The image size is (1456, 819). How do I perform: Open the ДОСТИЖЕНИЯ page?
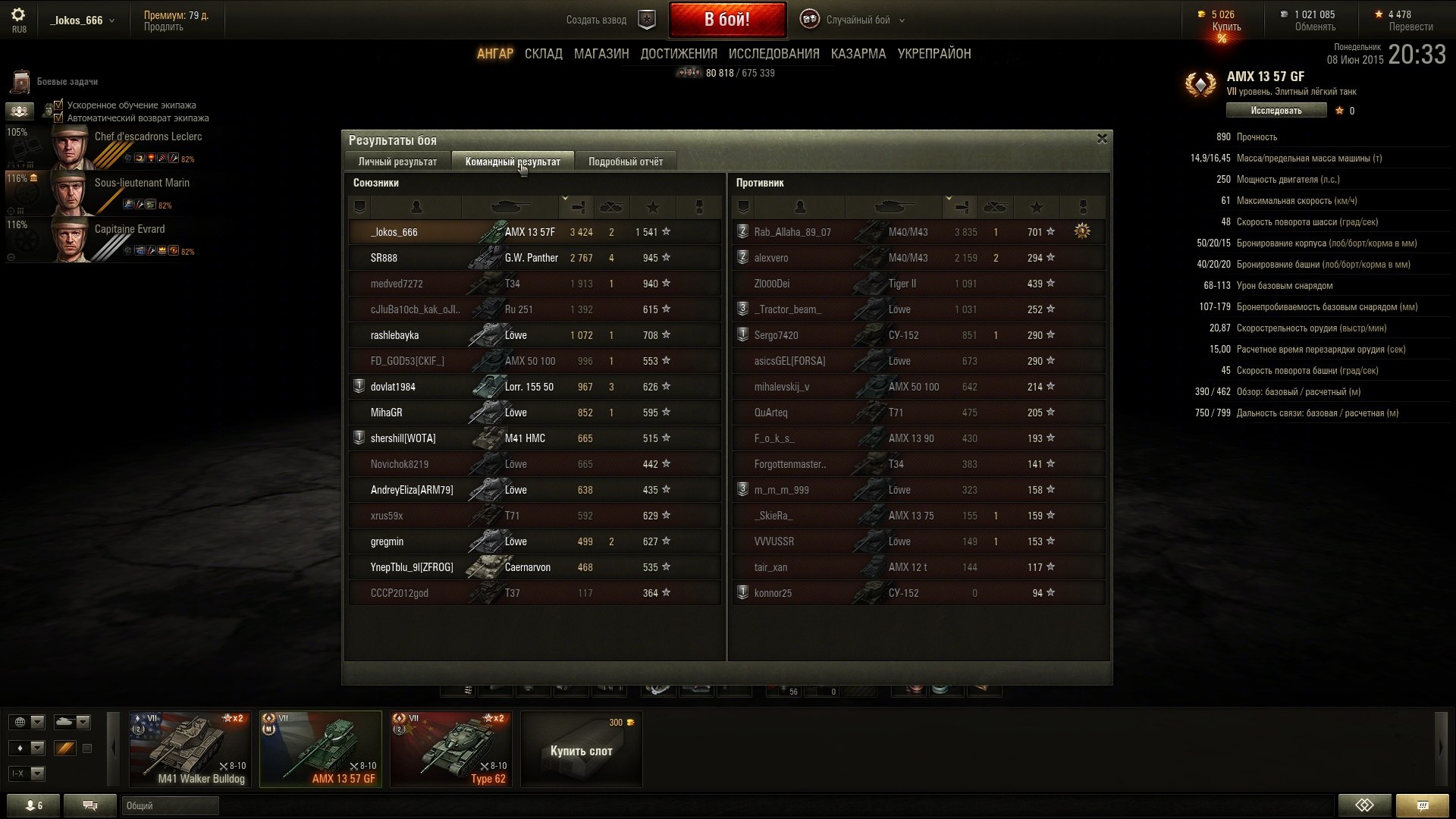[x=678, y=54]
